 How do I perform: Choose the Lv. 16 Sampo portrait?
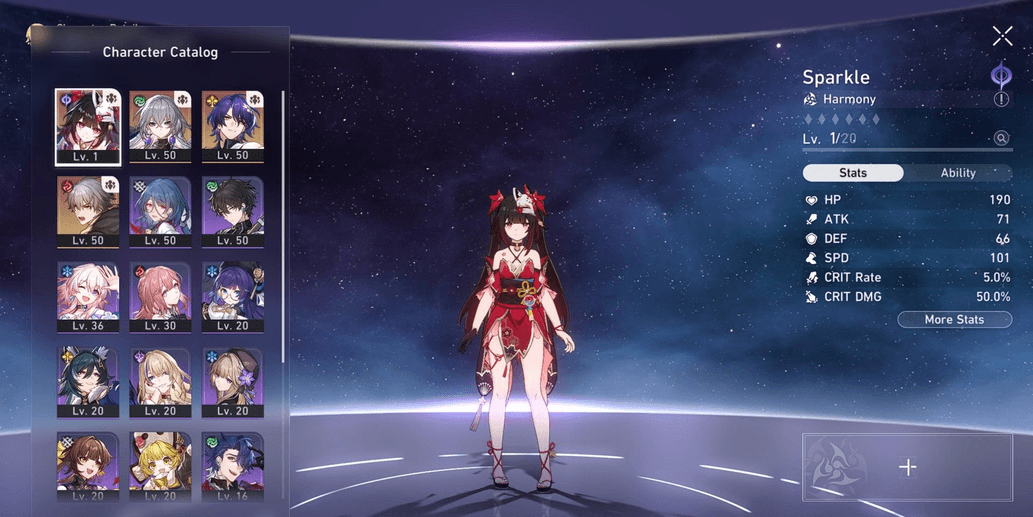233,466
